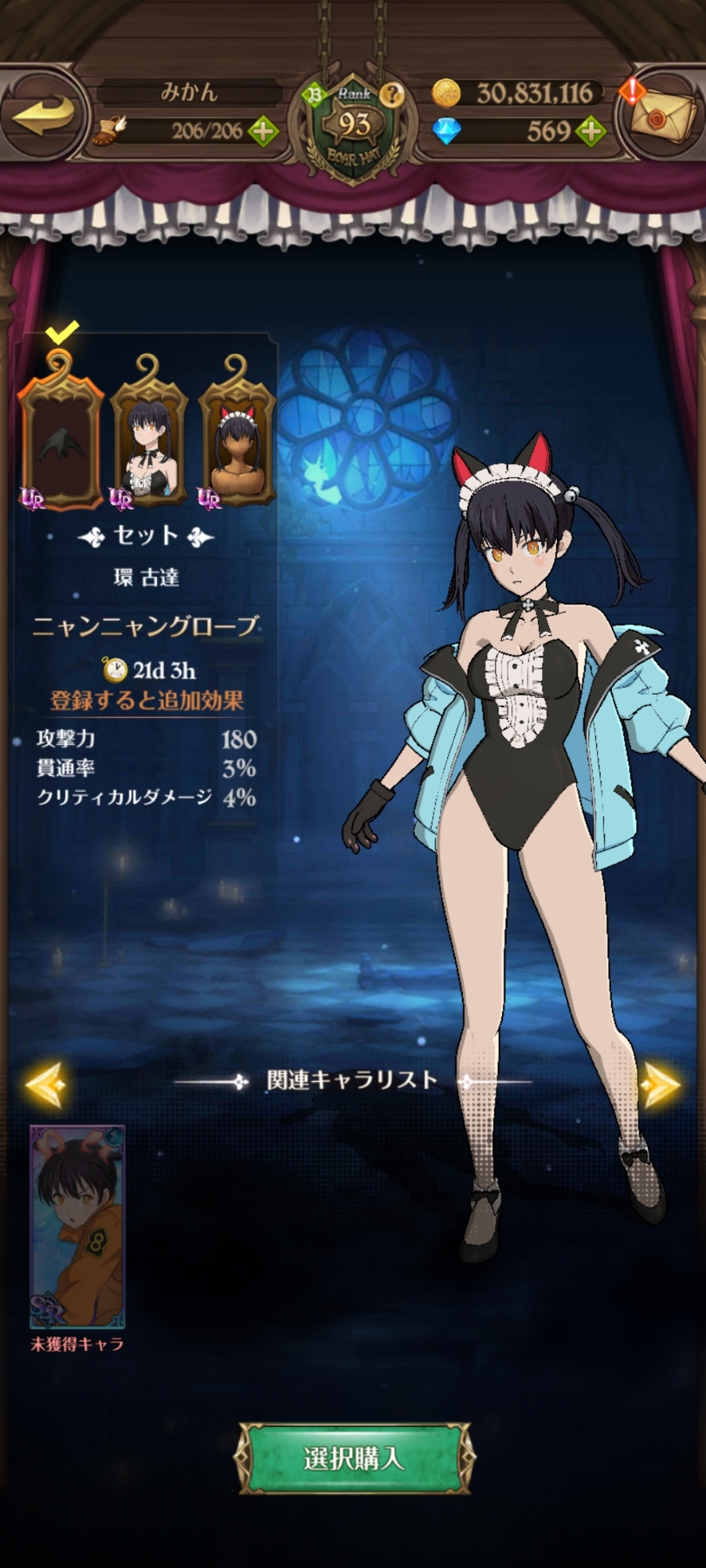
Task: Tap the 選択購入 purchase button
Action: [x=354, y=1458]
